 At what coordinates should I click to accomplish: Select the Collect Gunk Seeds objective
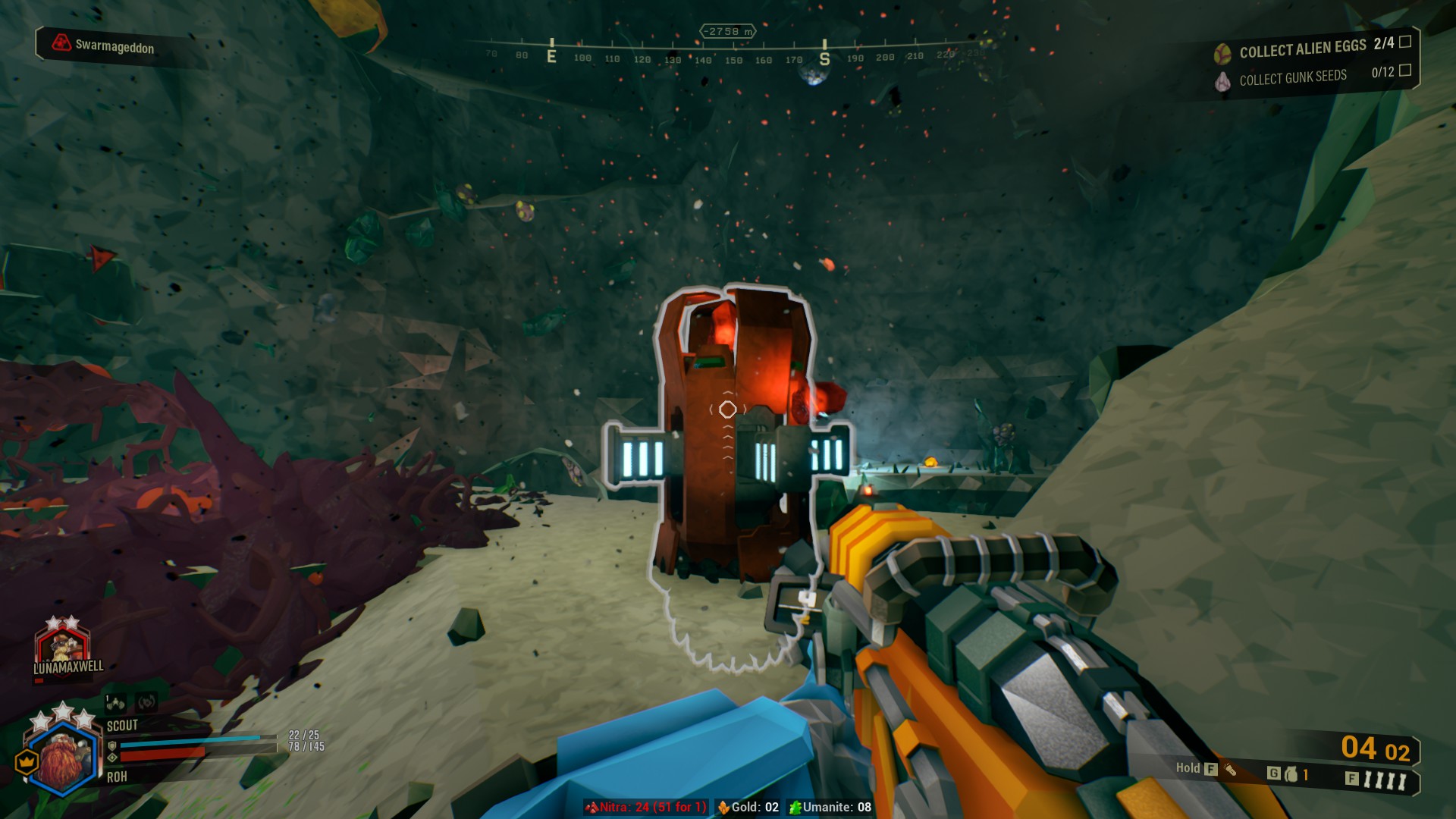pos(1292,77)
